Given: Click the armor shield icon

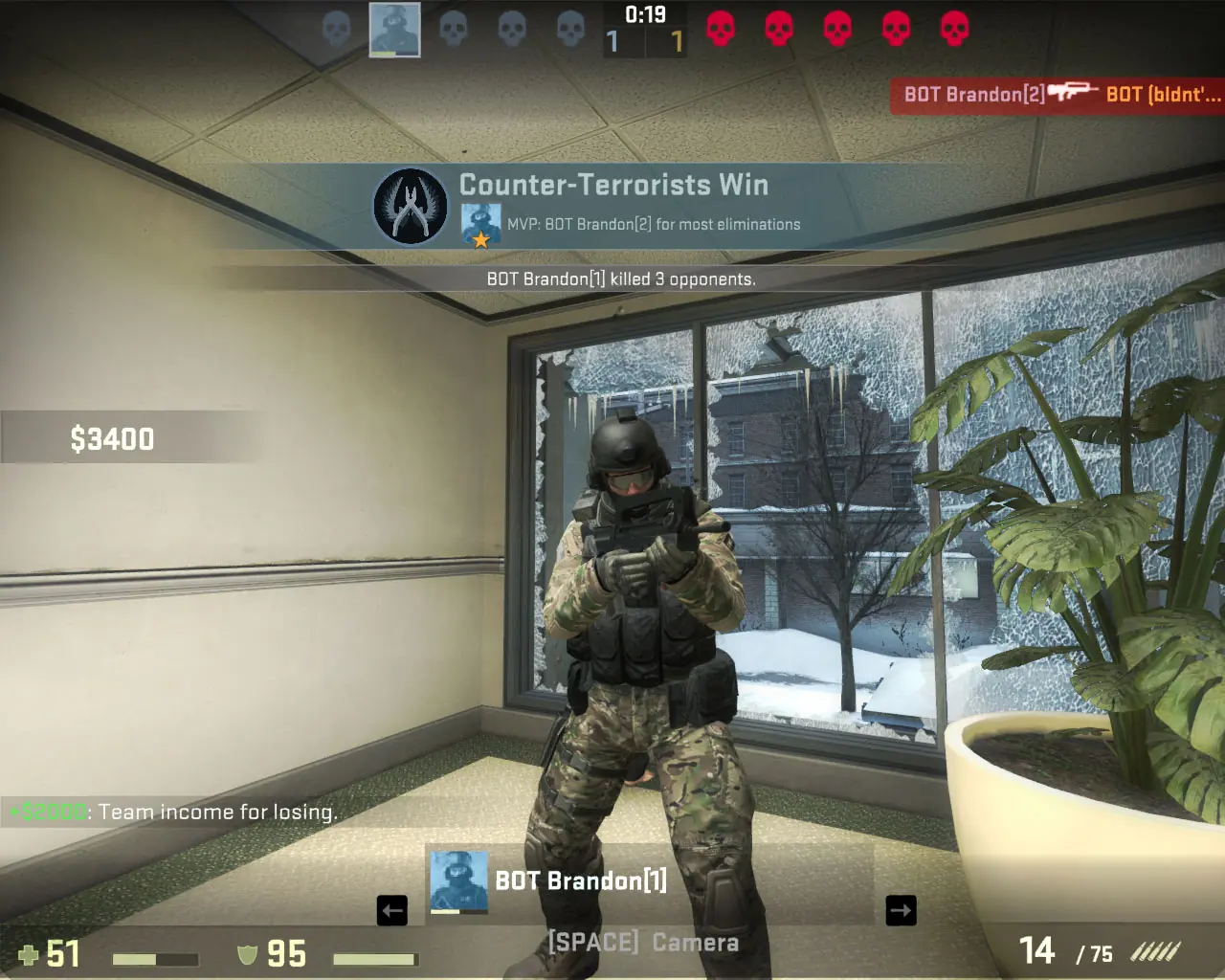Looking at the screenshot, I should (x=245, y=955).
